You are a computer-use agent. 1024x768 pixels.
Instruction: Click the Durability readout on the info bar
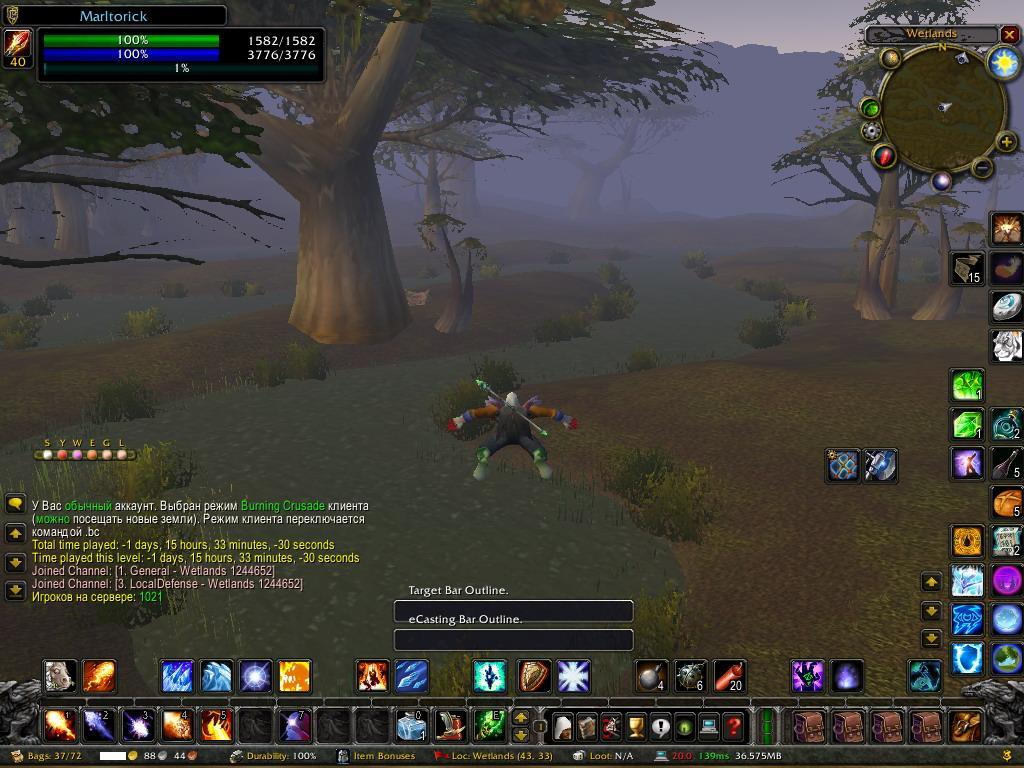click(x=273, y=756)
